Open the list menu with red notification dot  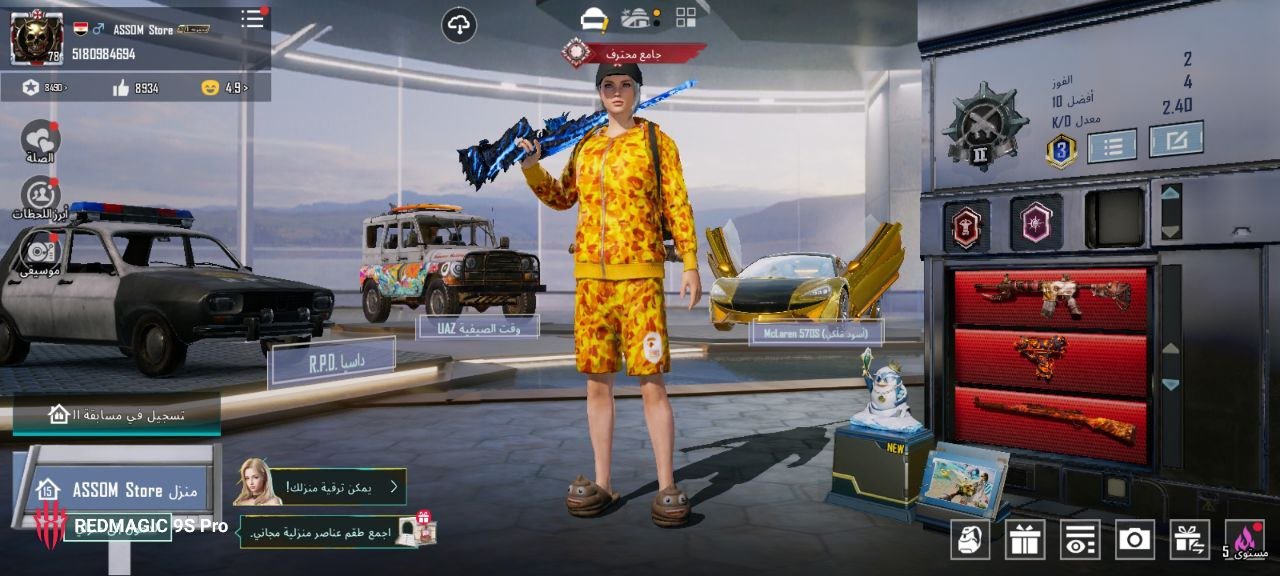coord(252,19)
